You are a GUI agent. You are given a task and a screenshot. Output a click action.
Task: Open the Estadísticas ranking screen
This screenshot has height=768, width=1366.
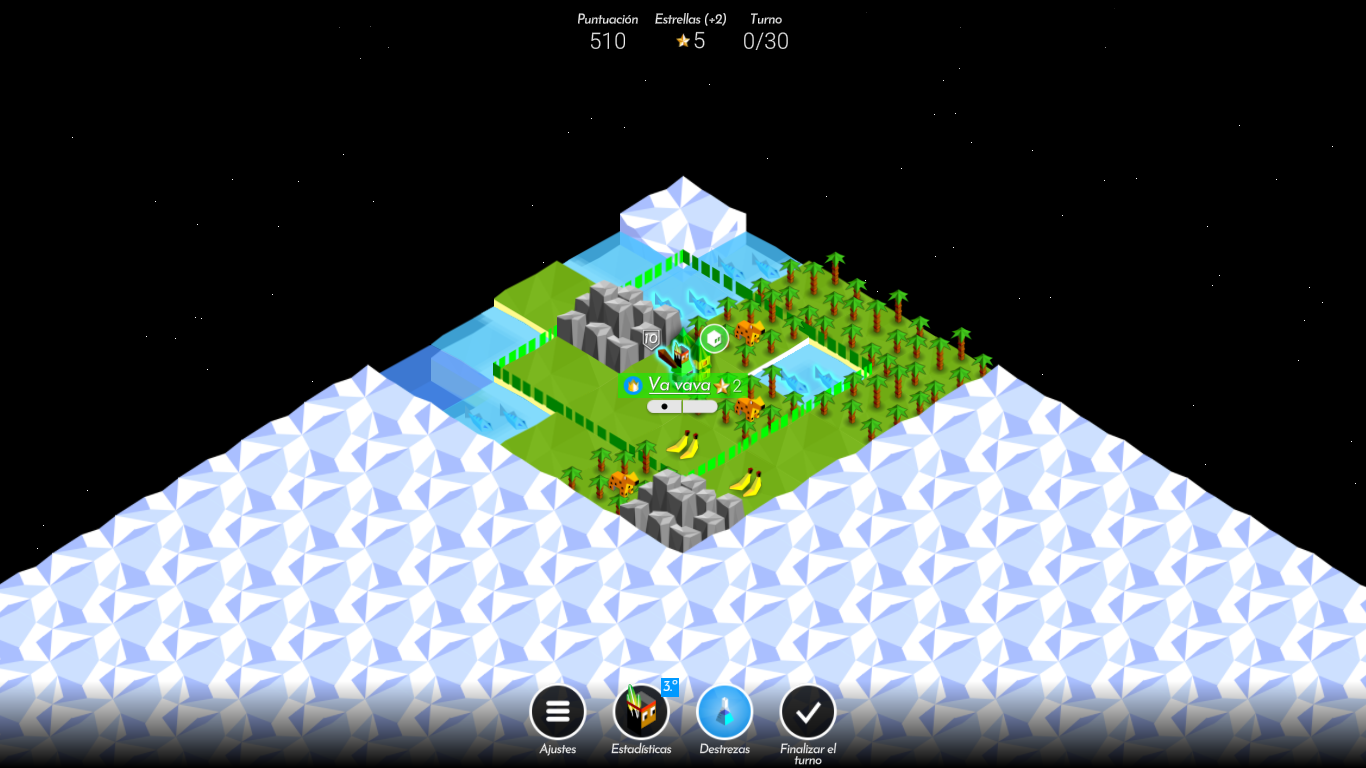click(641, 711)
